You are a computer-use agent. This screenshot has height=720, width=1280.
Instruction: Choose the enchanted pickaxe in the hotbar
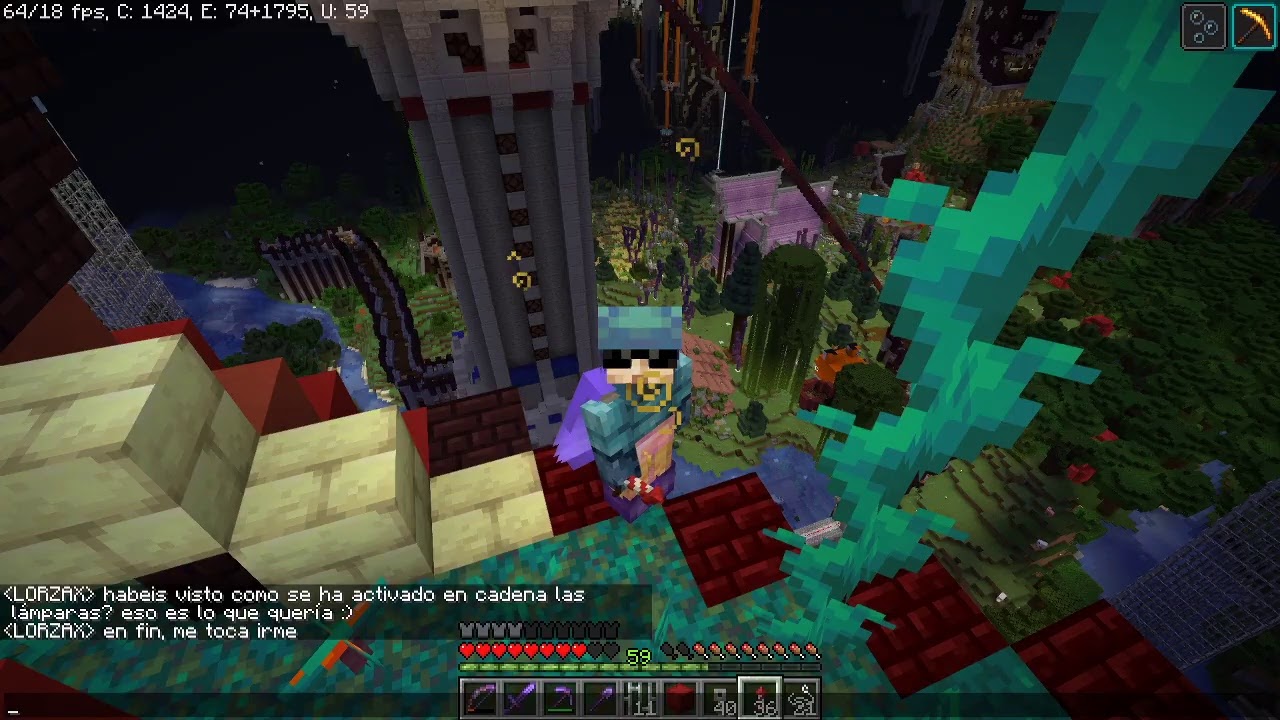560,698
